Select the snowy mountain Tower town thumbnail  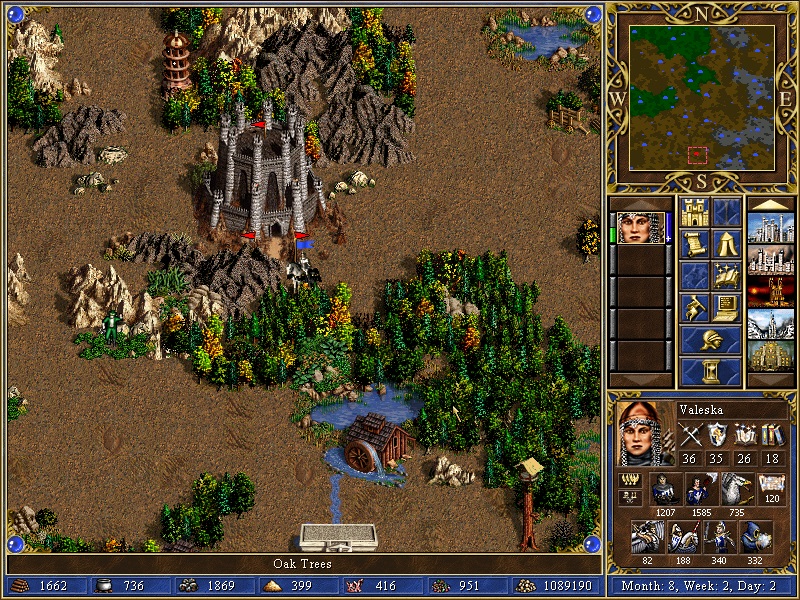click(x=771, y=324)
